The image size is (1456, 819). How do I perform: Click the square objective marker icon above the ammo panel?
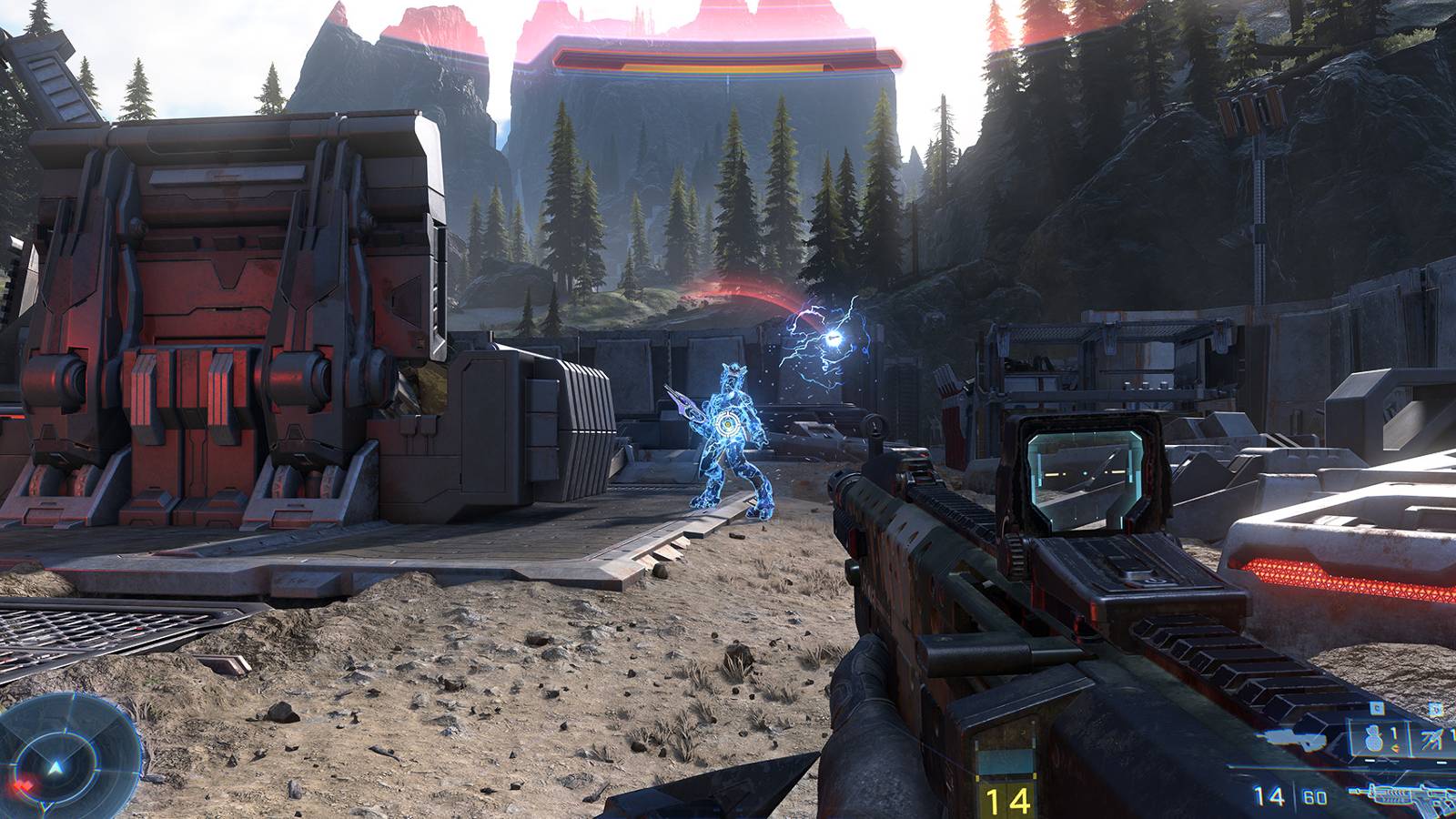pyautogui.click(x=1376, y=708)
